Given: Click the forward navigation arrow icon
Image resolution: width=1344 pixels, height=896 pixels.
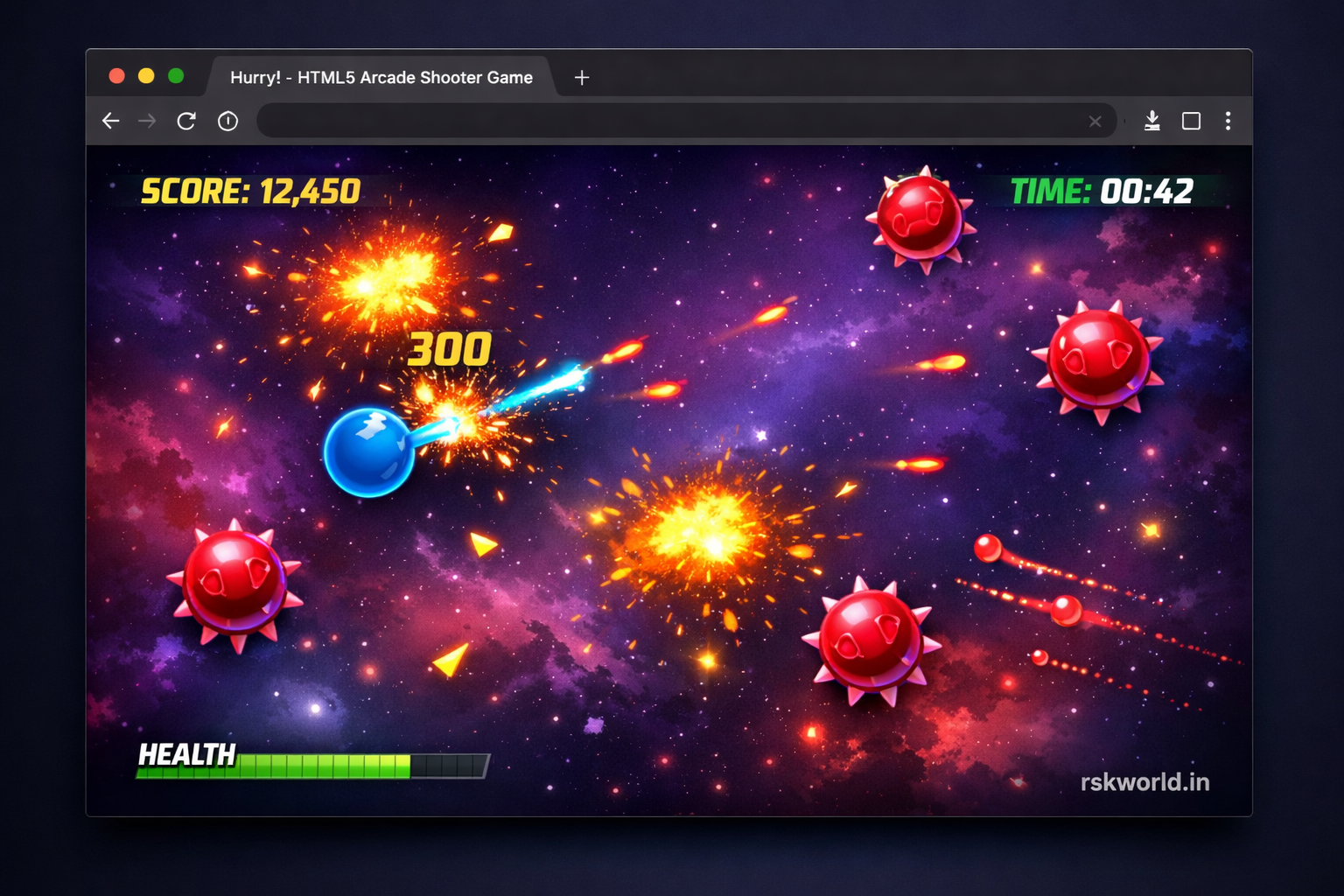Looking at the screenshot, I should click(149, 121).
